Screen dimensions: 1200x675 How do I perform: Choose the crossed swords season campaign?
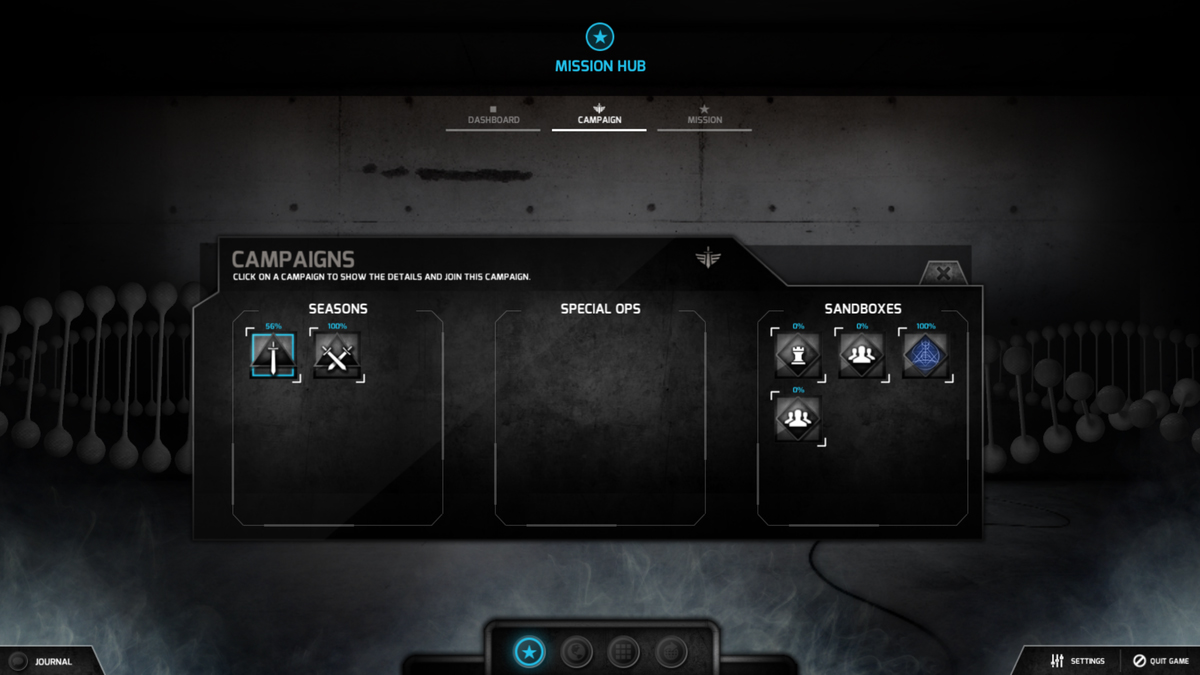pyautogui.click(x=337, y=355)
